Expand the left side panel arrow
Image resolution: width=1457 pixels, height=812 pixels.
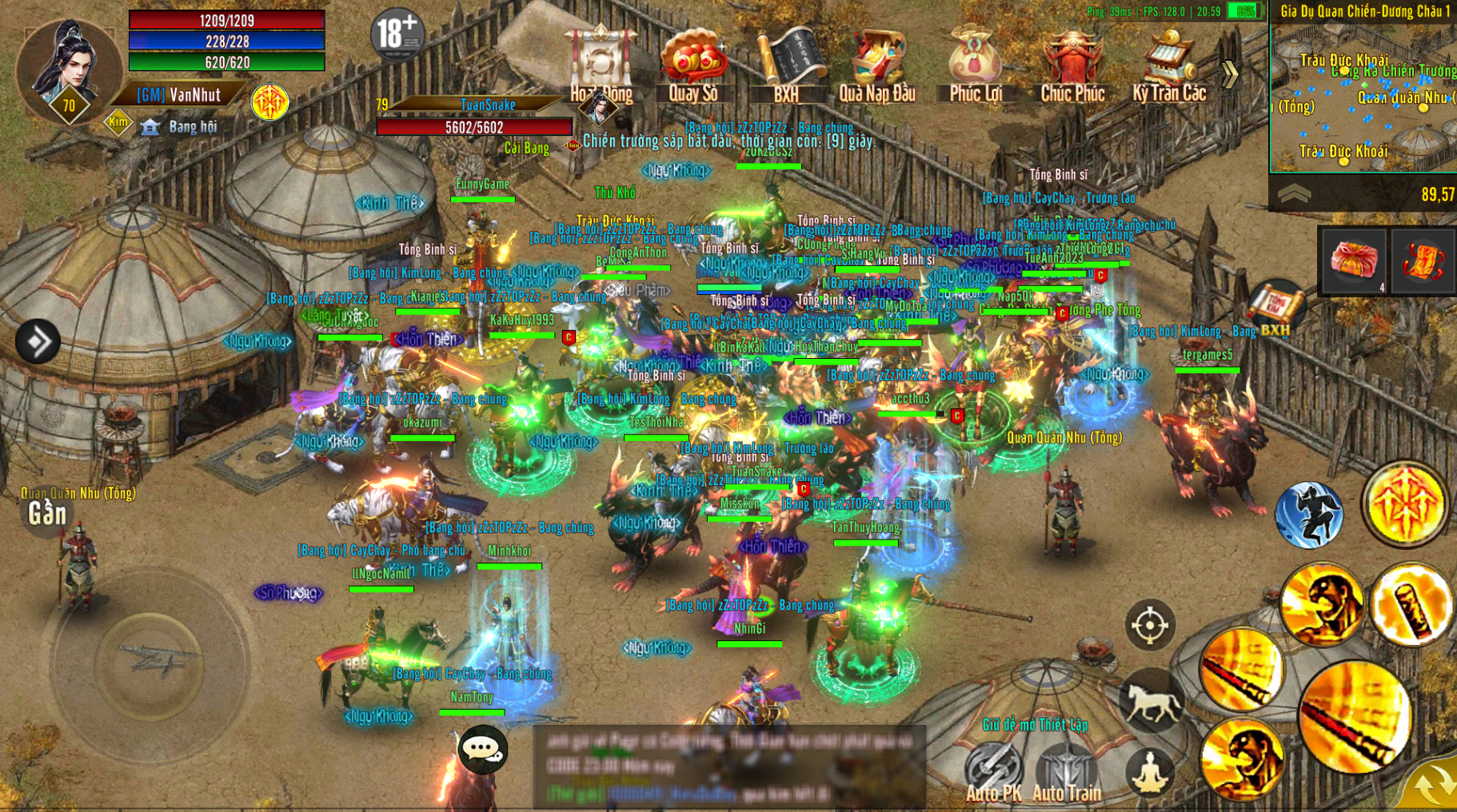[38, 341]
